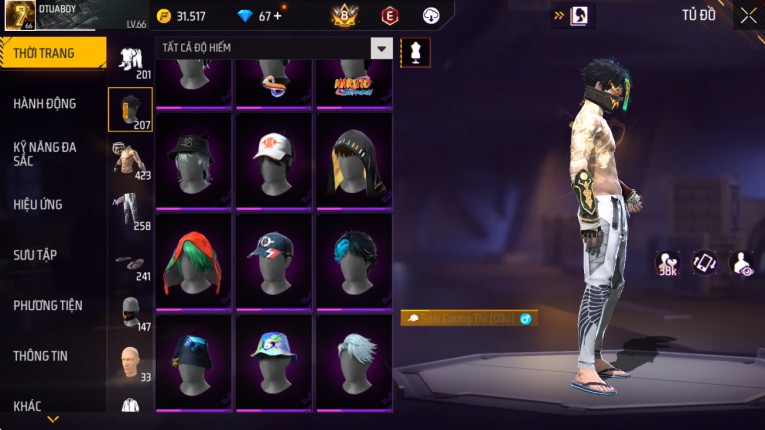This screenshot has width=765, height=430.
Task: Open the SƯU TẬP category
Action: (35, 255)
